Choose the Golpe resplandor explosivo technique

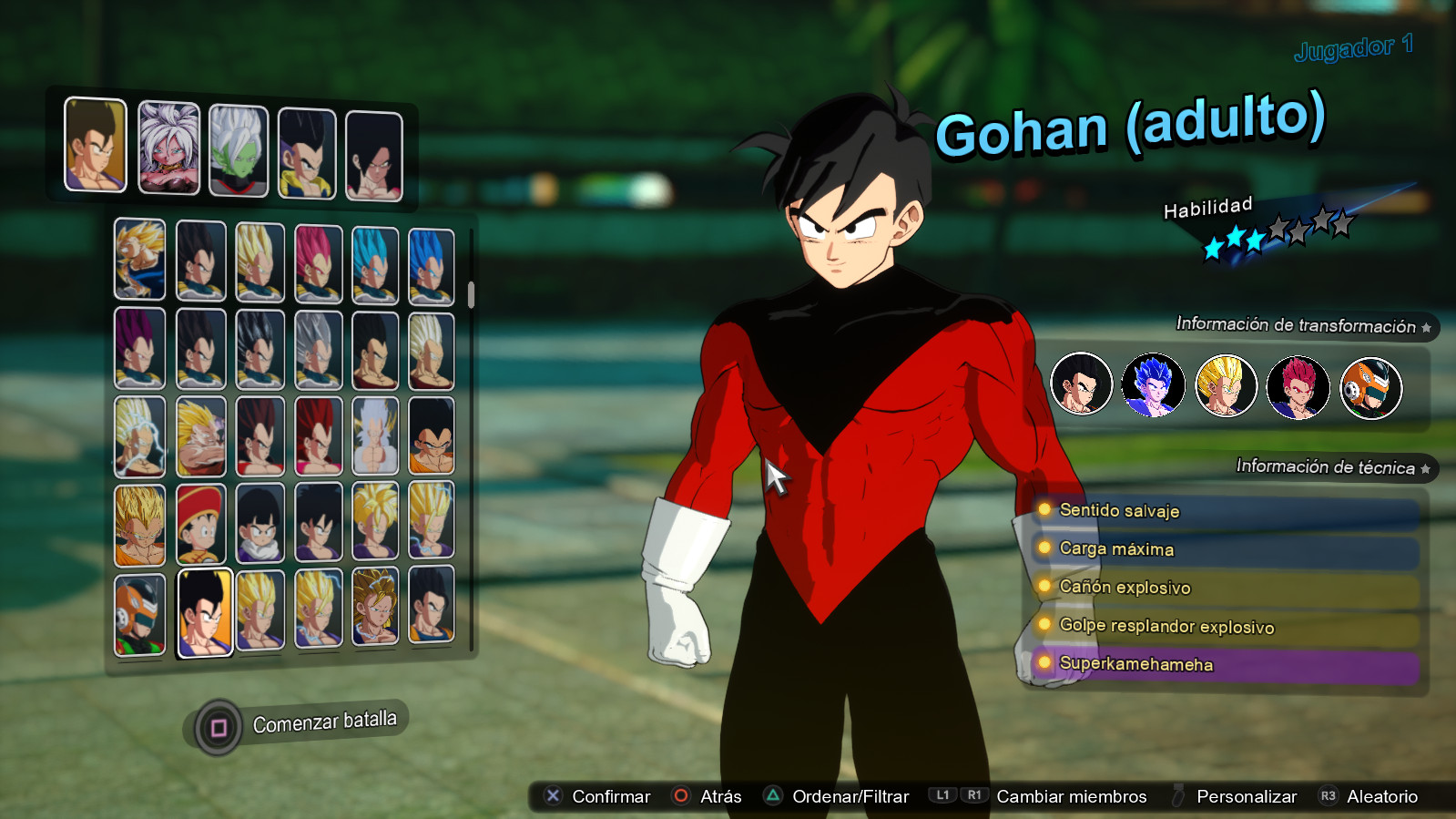(x=1226, y=627)
